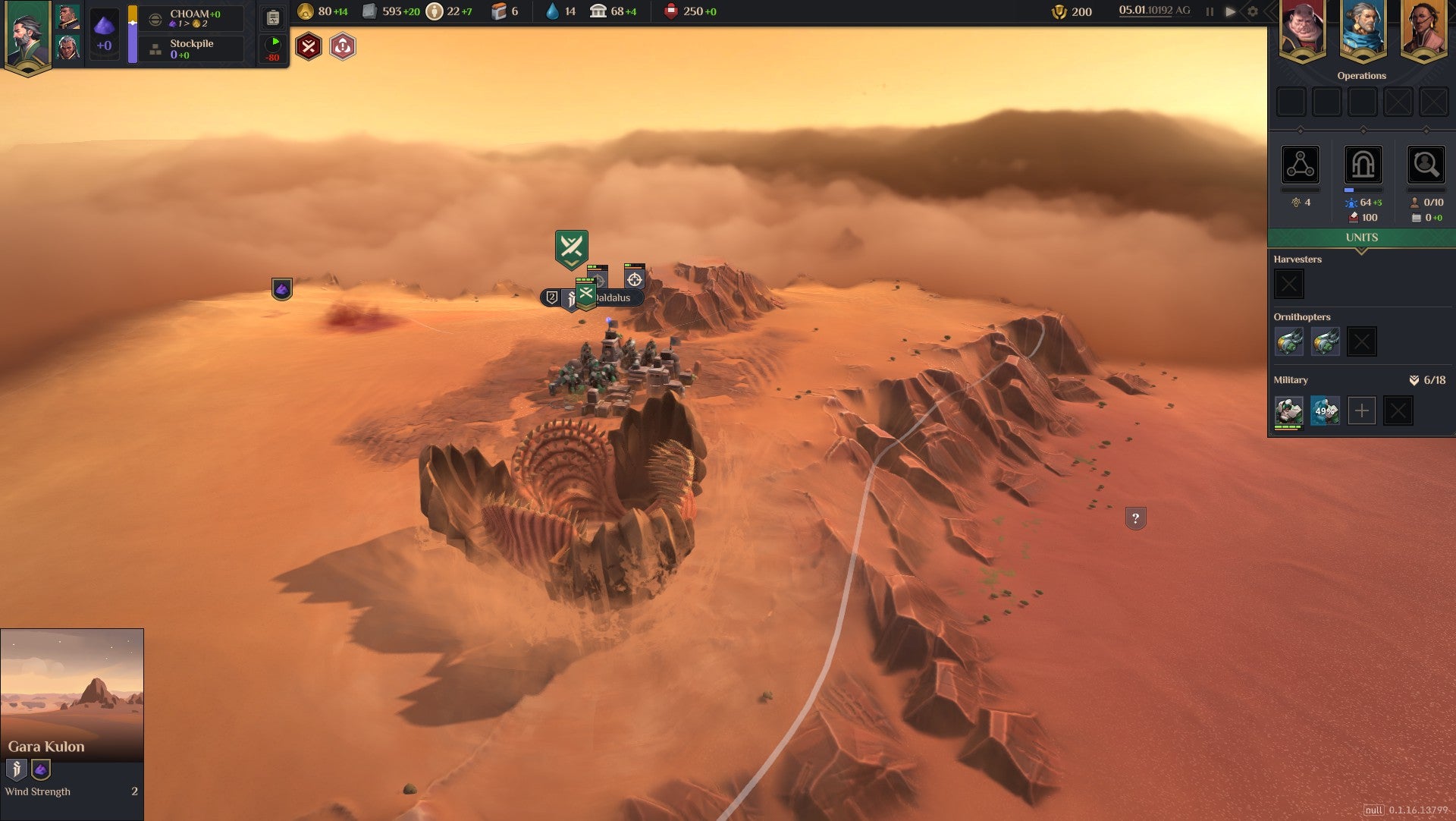
Task: Open the pink hexagon warning notification
Action: (343, 47)
